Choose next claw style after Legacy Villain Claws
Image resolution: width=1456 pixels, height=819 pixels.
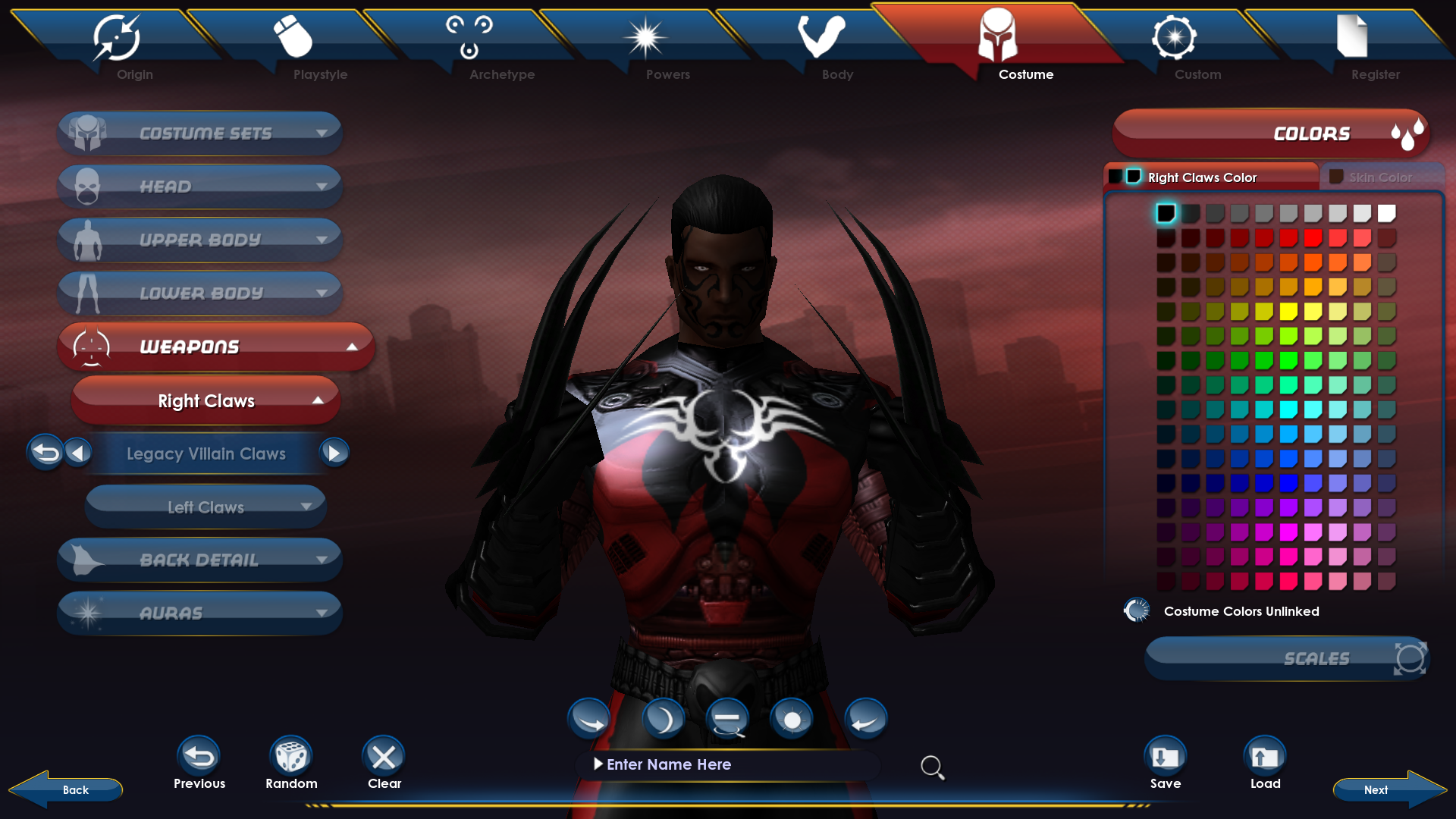pyautogui.click(x=334, y=453)
